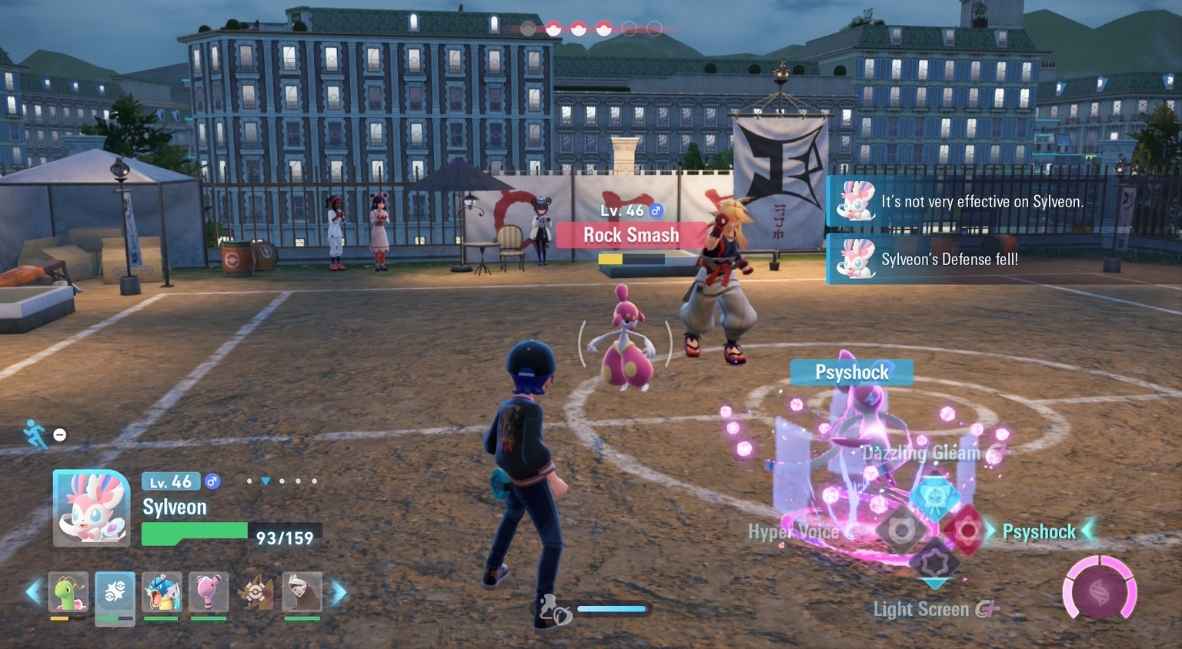
Task: Click Sylveon's portrait in the status panel
Action: (91, 506)
